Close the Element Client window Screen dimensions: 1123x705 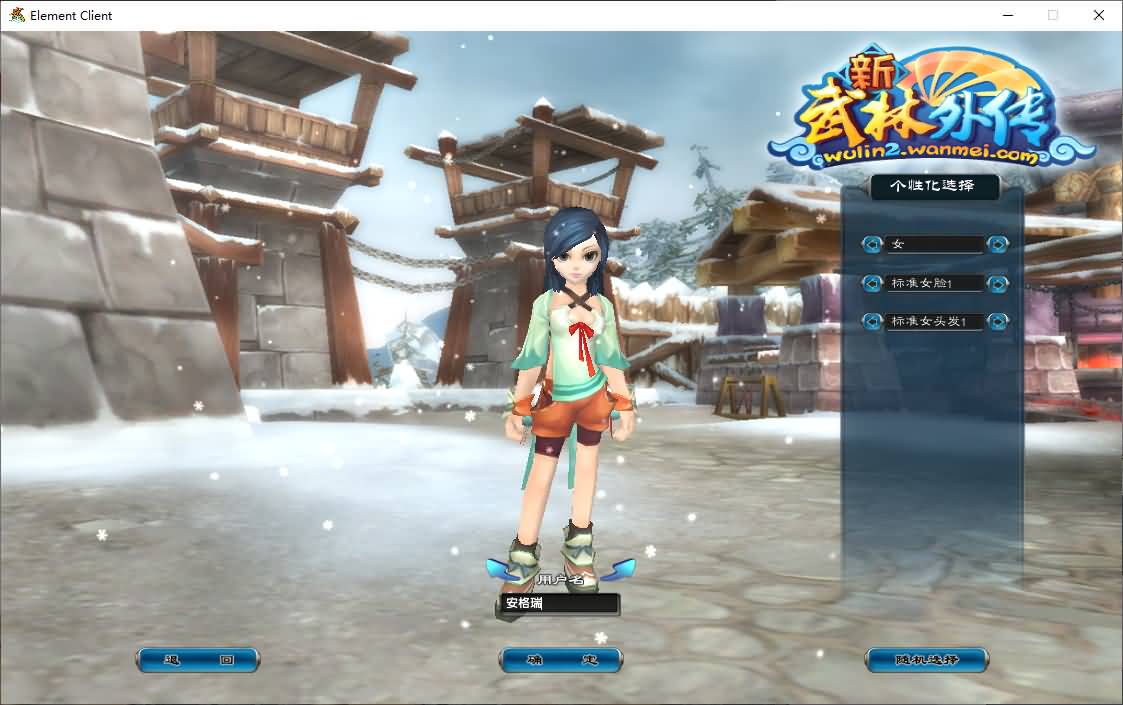pyautogui.click(x=1099, y=15)
